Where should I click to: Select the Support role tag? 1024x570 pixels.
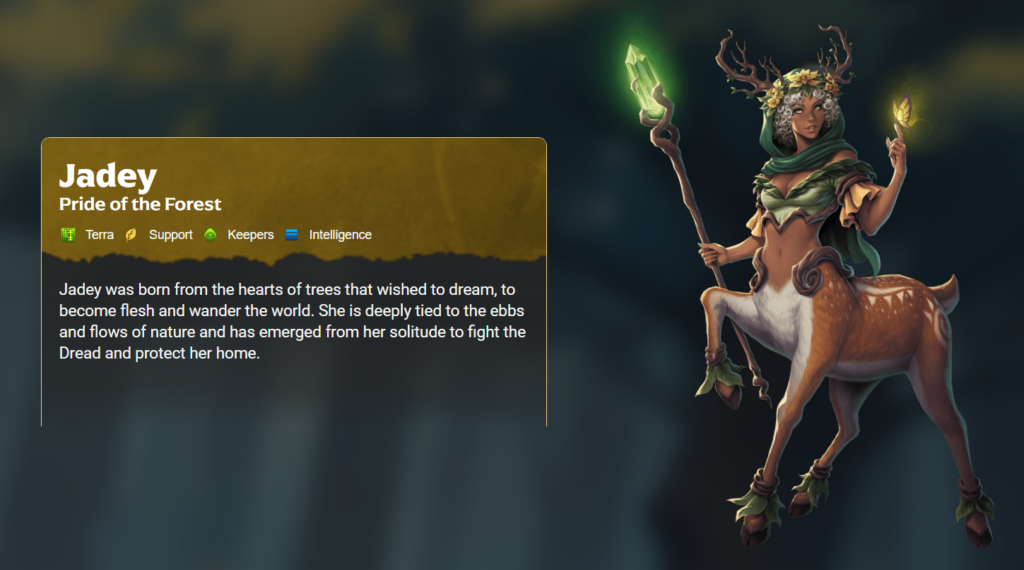click(160, 235)
